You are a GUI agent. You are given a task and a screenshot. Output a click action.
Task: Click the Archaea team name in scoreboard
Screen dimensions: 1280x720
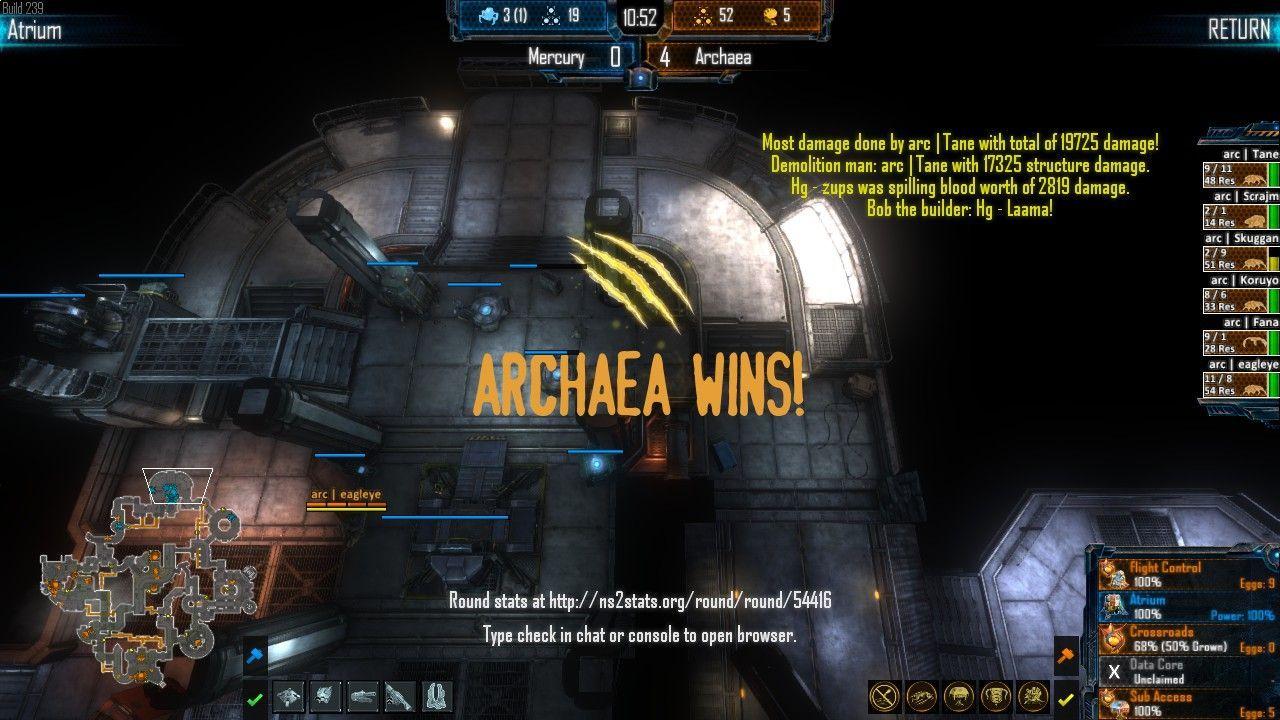pyautogui.click(x=722, y=57)
